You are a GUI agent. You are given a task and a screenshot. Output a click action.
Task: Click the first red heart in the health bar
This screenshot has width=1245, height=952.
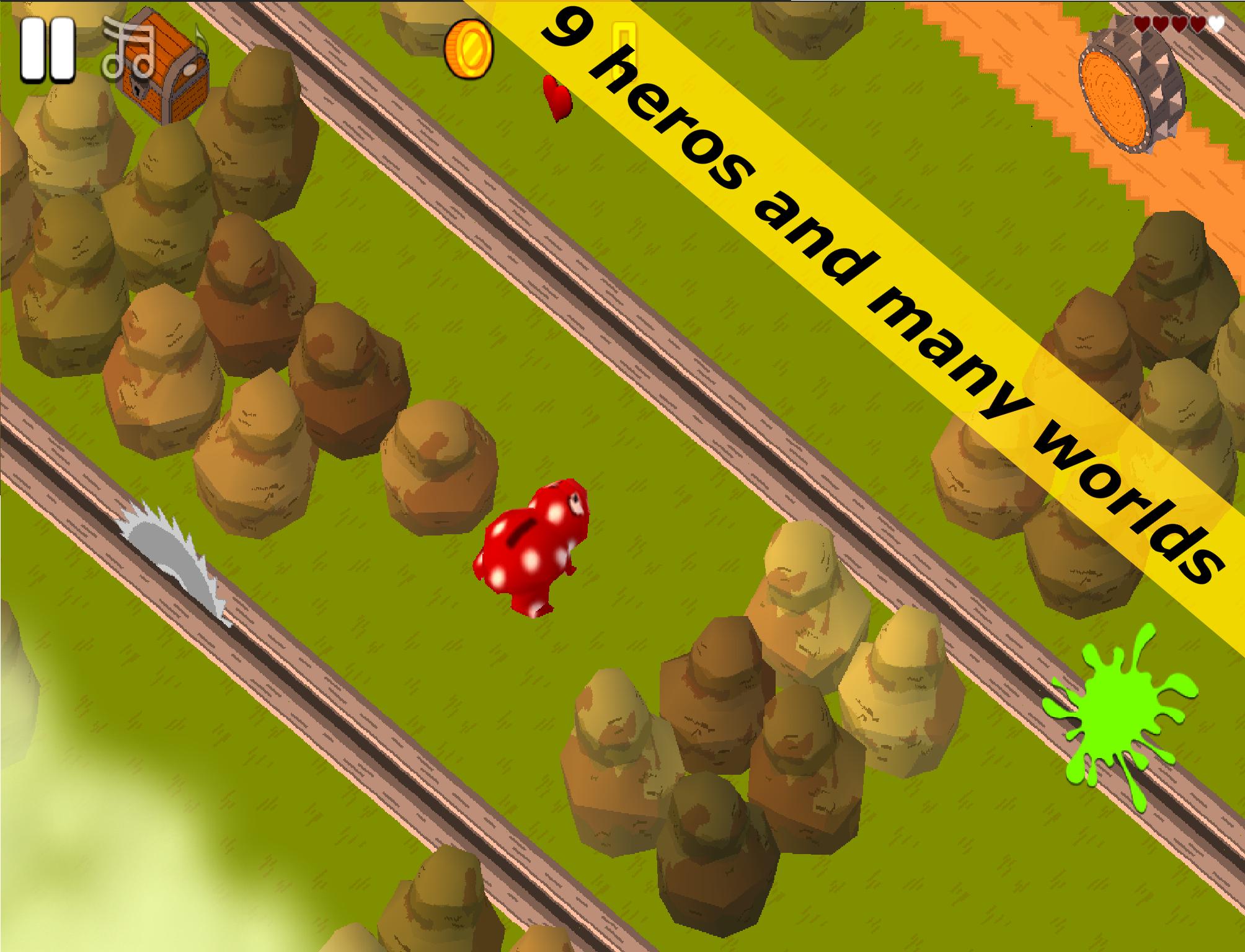click(x=1142, y=25)
